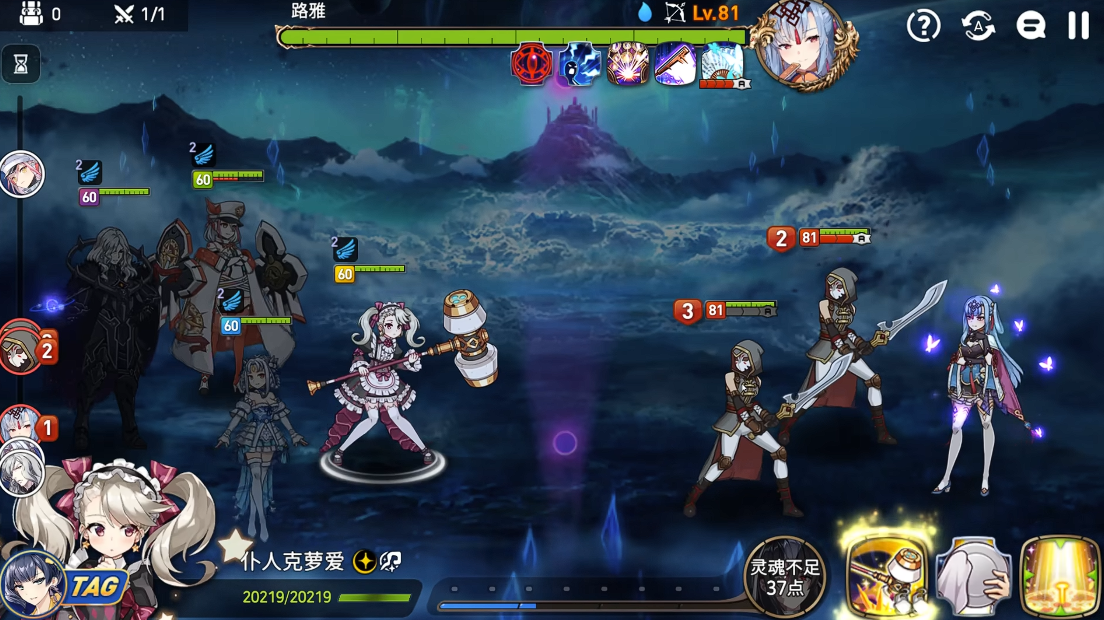The image size is (1104, 620).
Task: Inspect the boss's red eye buff icon
Action: point(532,65)
